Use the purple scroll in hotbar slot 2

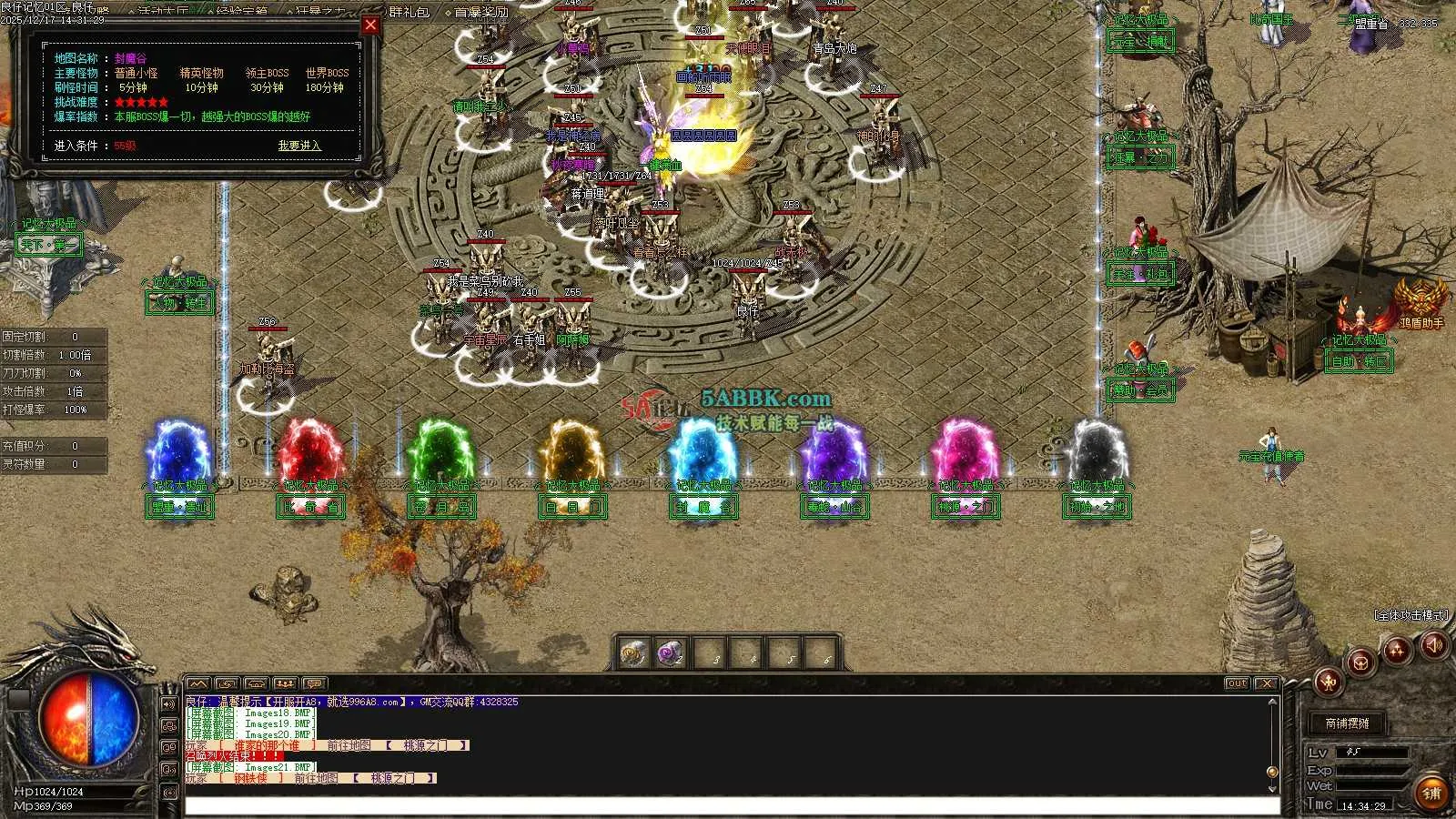pos(671,653)
